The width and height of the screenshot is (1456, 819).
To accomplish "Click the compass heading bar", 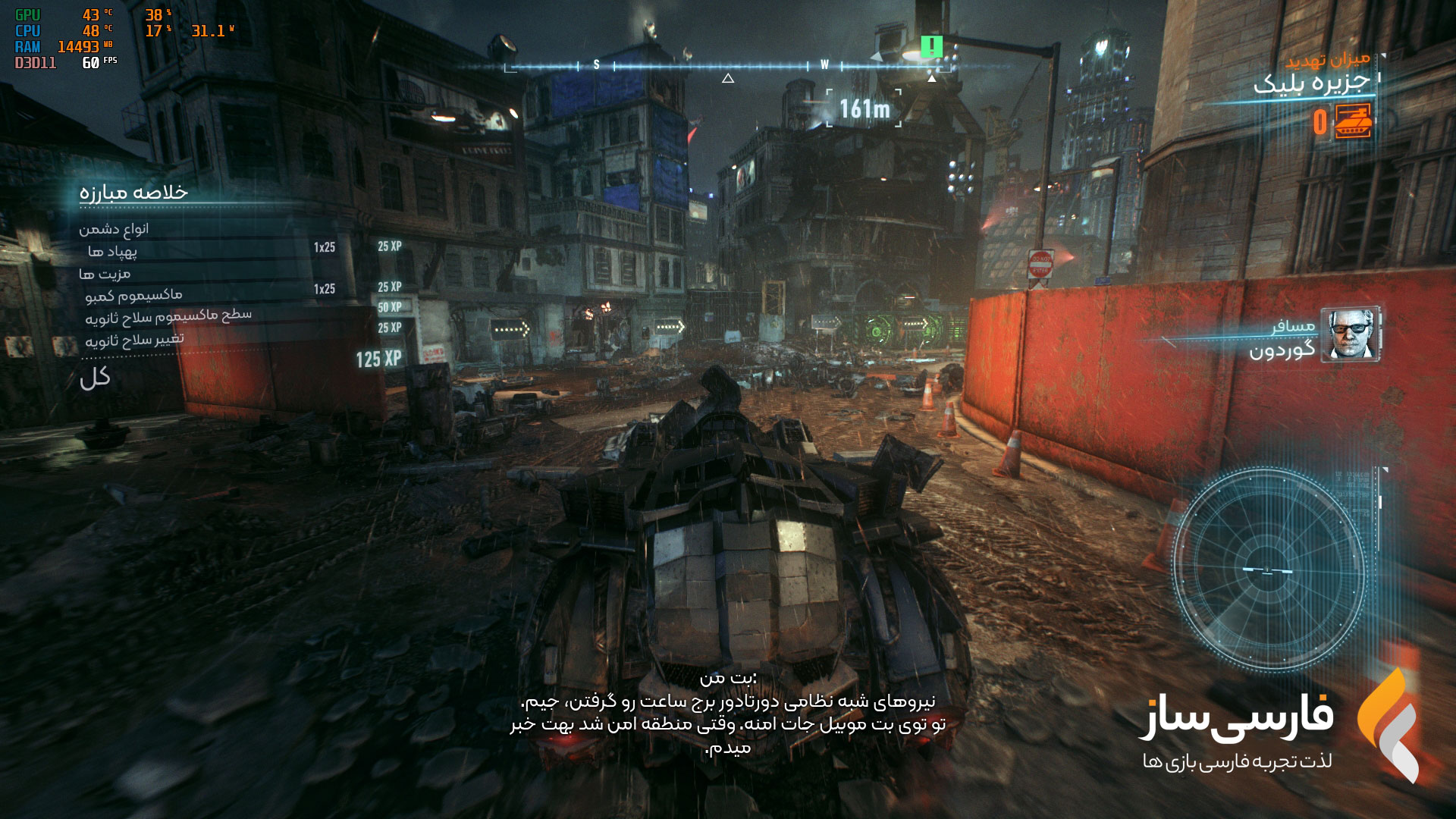I will 727,67.
